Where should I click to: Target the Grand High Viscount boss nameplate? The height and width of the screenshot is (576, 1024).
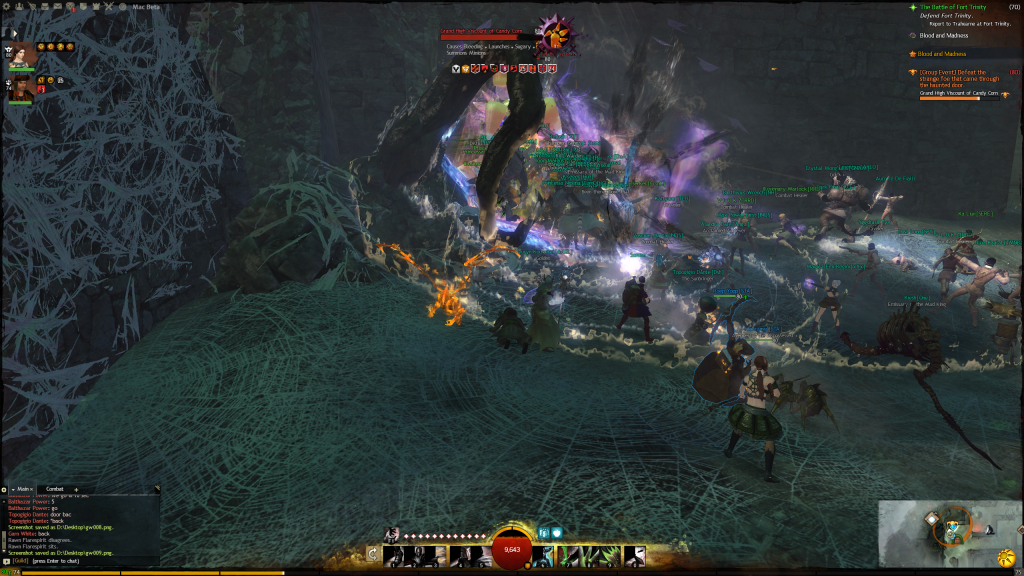coord(482,31)
